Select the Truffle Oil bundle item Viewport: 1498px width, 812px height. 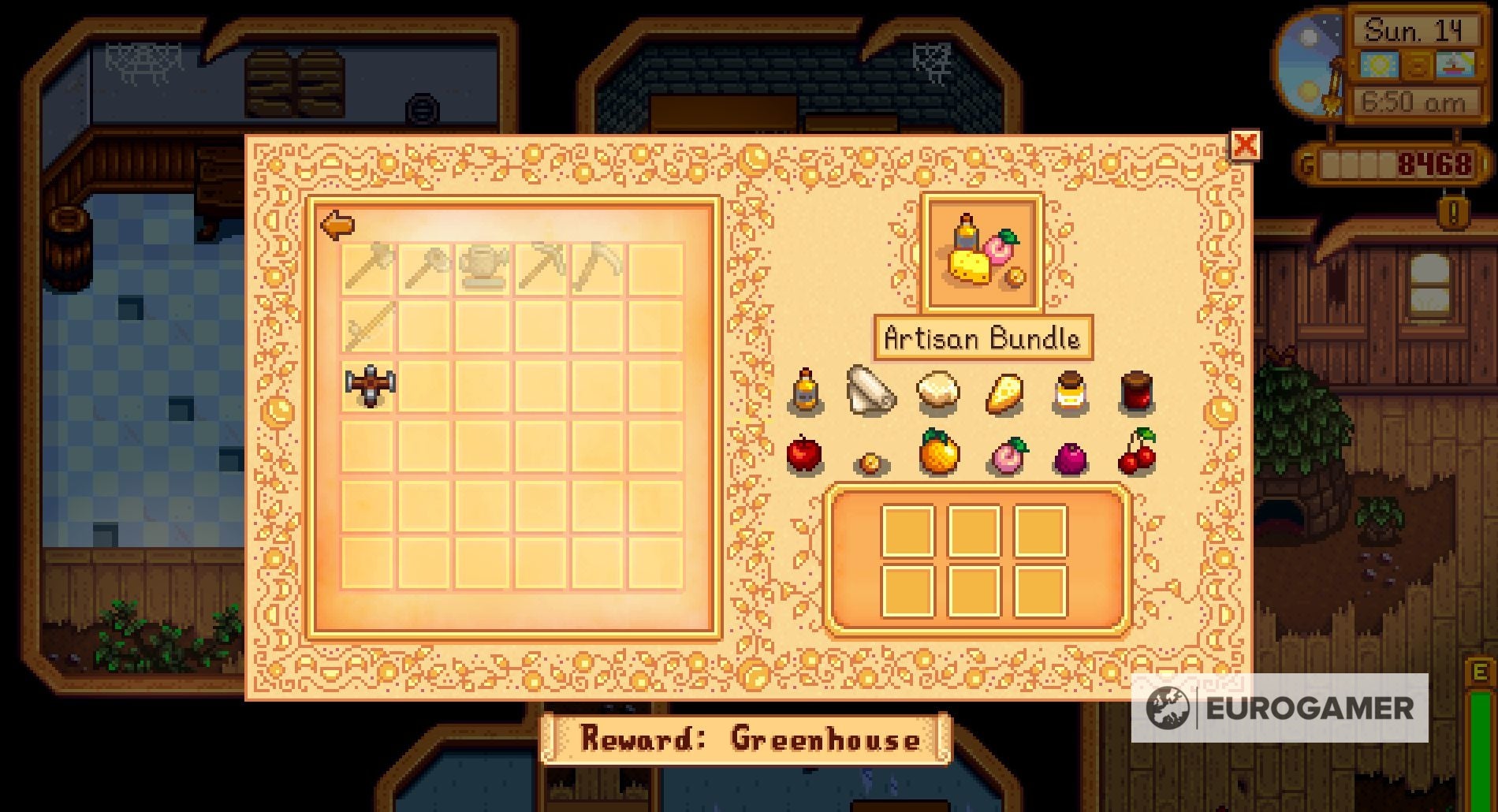tap(805, 392)
